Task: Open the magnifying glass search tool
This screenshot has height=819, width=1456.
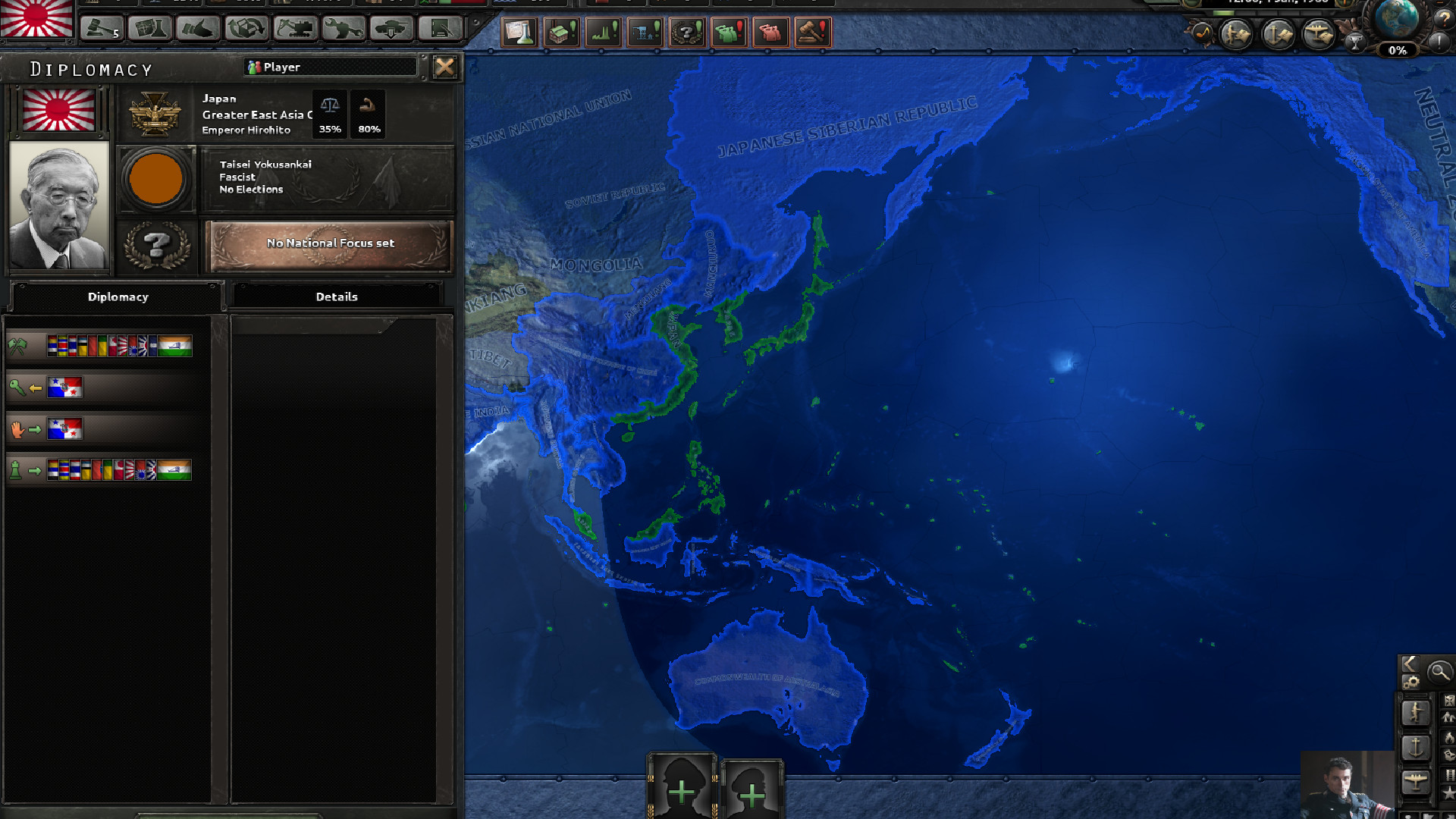Action: coord(1439,672)
